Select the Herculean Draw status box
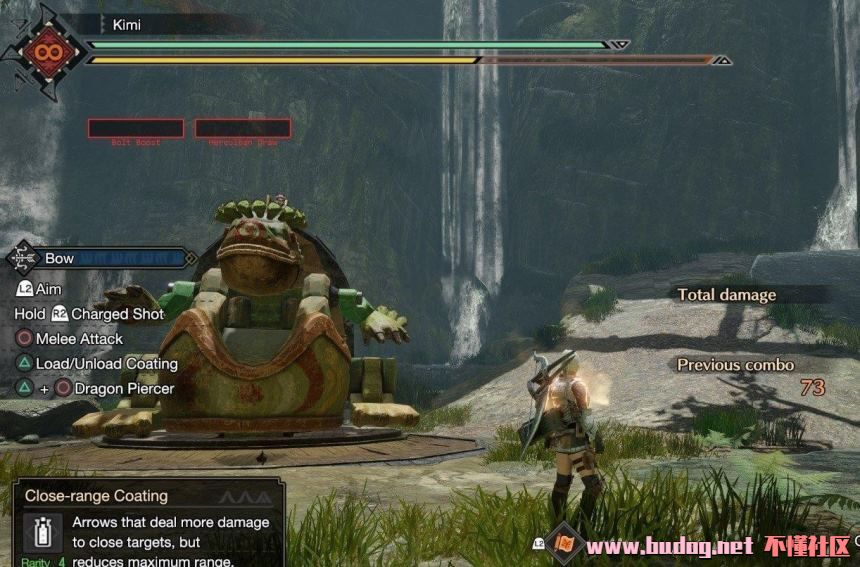Image resolution: width=860 pixels, height=567 pixels. [242, 128]
